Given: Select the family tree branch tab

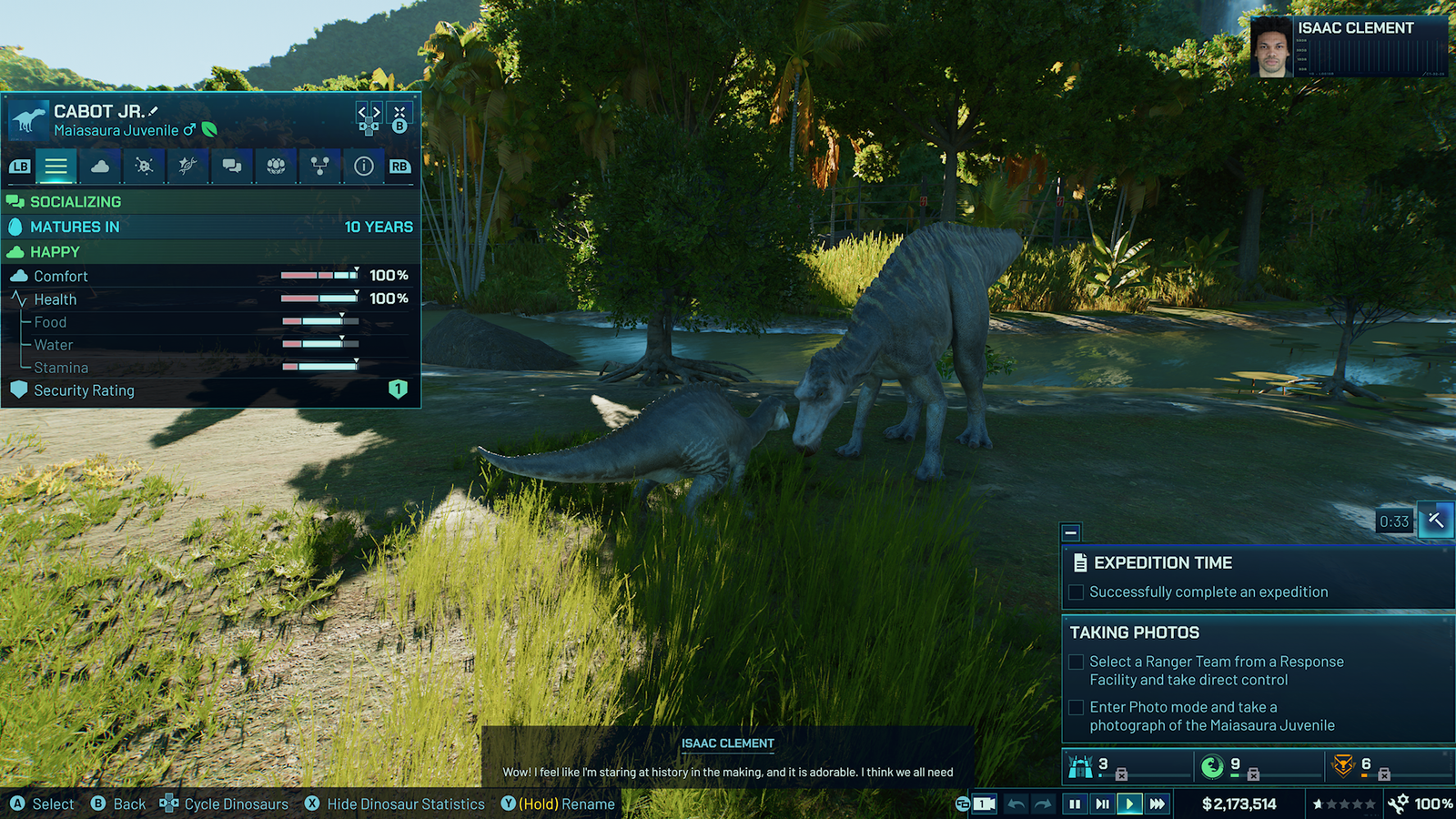Looking at the screenshot, I should pos(319,166).
